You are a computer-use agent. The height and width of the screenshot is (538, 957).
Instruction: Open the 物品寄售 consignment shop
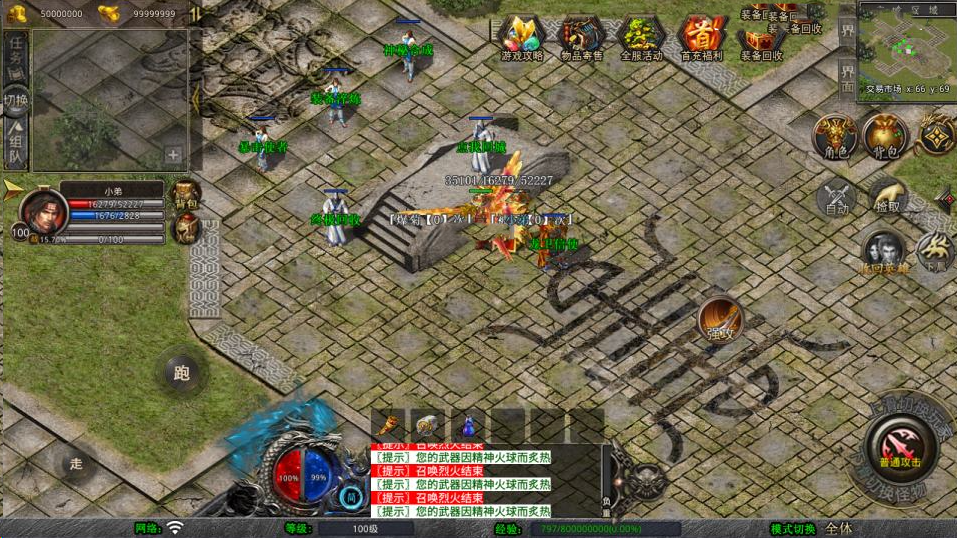coord(581,39)
